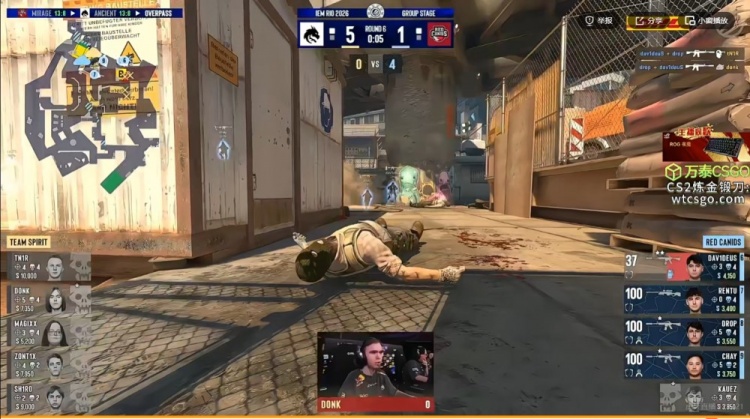Click the Red Canids team logo
750x419 pixels.
(x=439, y=34)
